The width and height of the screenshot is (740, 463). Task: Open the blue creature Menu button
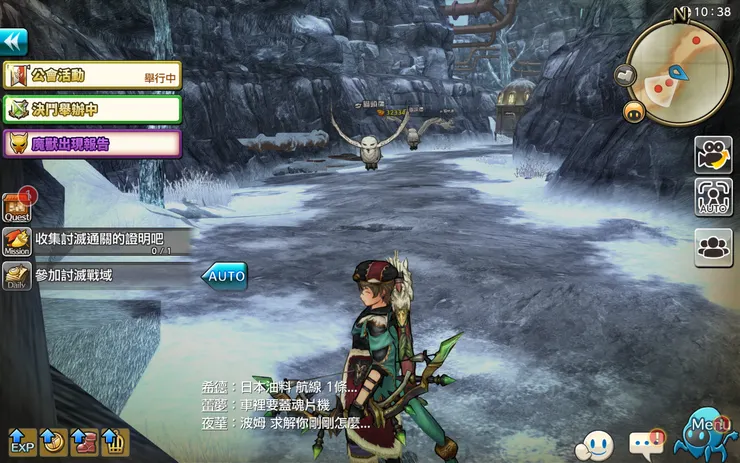708,434
